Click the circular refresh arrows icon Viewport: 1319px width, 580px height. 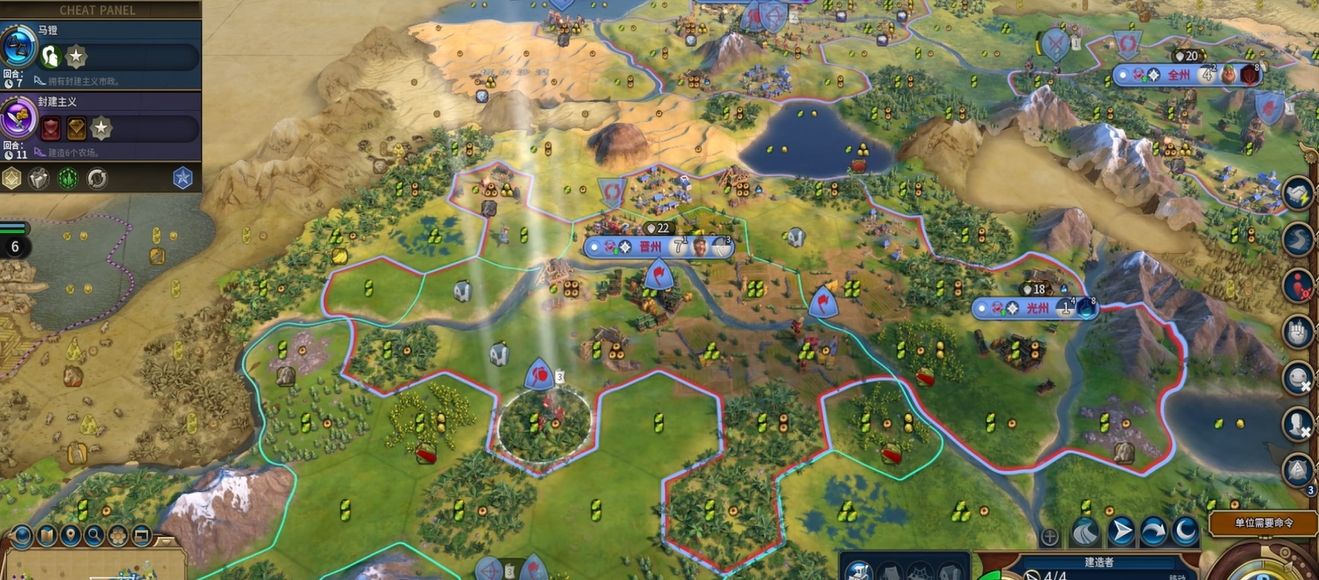coord(97,179)
